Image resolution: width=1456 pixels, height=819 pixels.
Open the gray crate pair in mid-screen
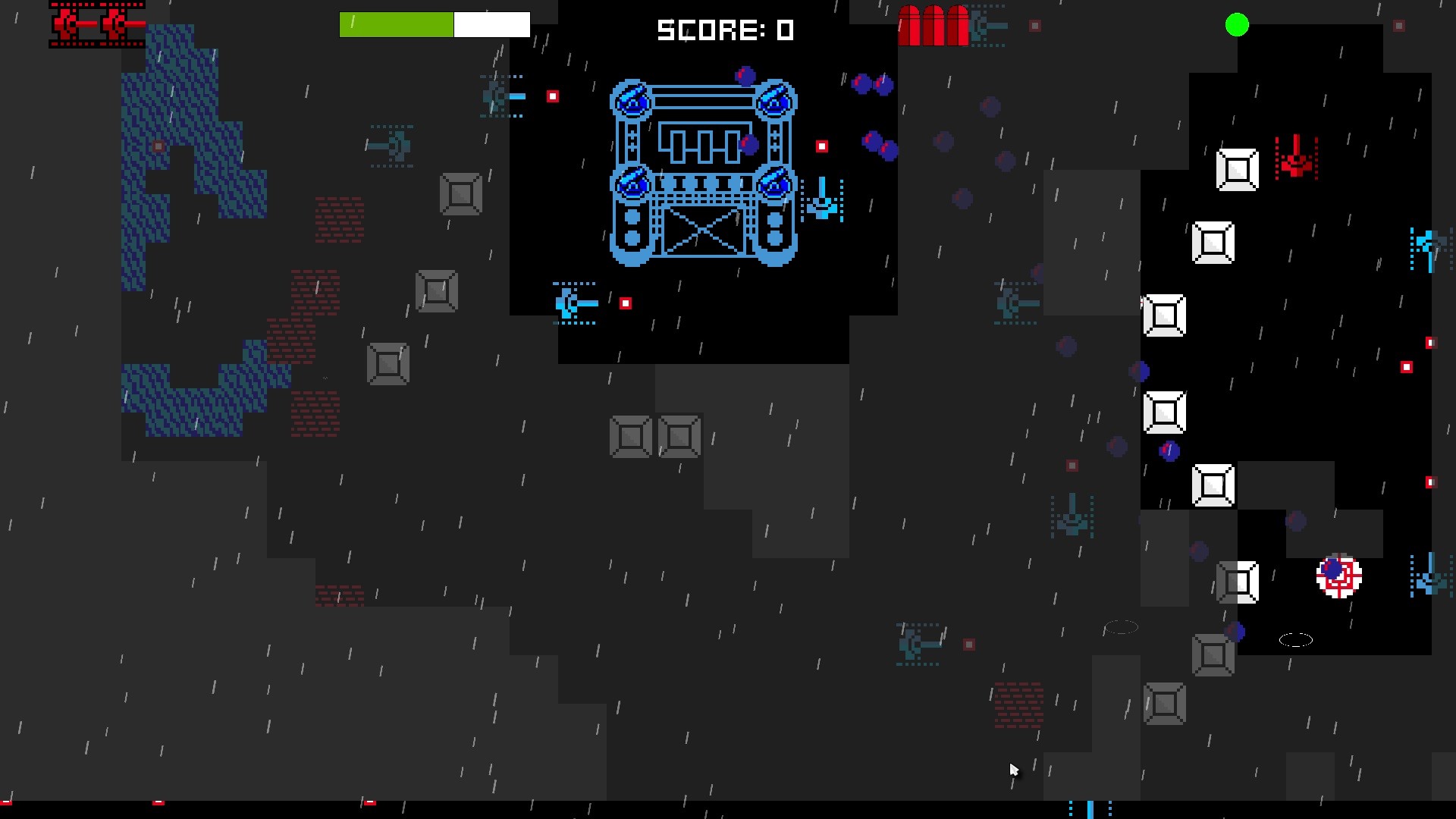tap(656, 436)
